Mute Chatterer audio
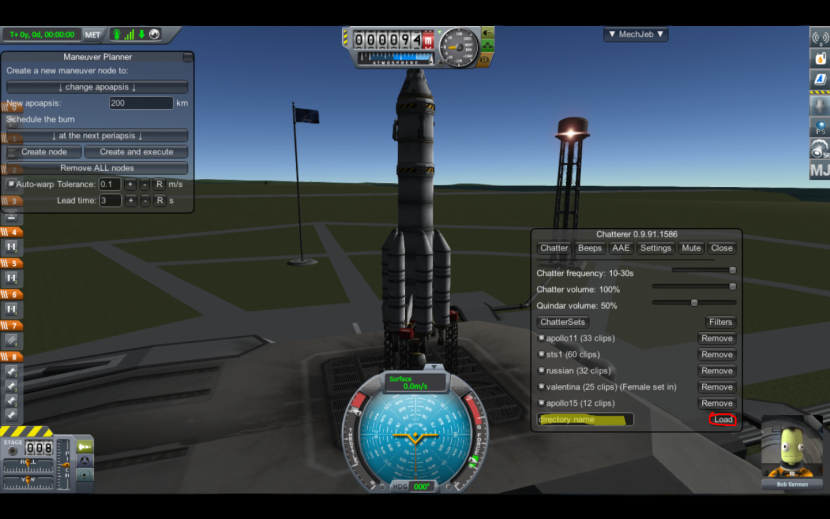 click(x=691, y=248)
